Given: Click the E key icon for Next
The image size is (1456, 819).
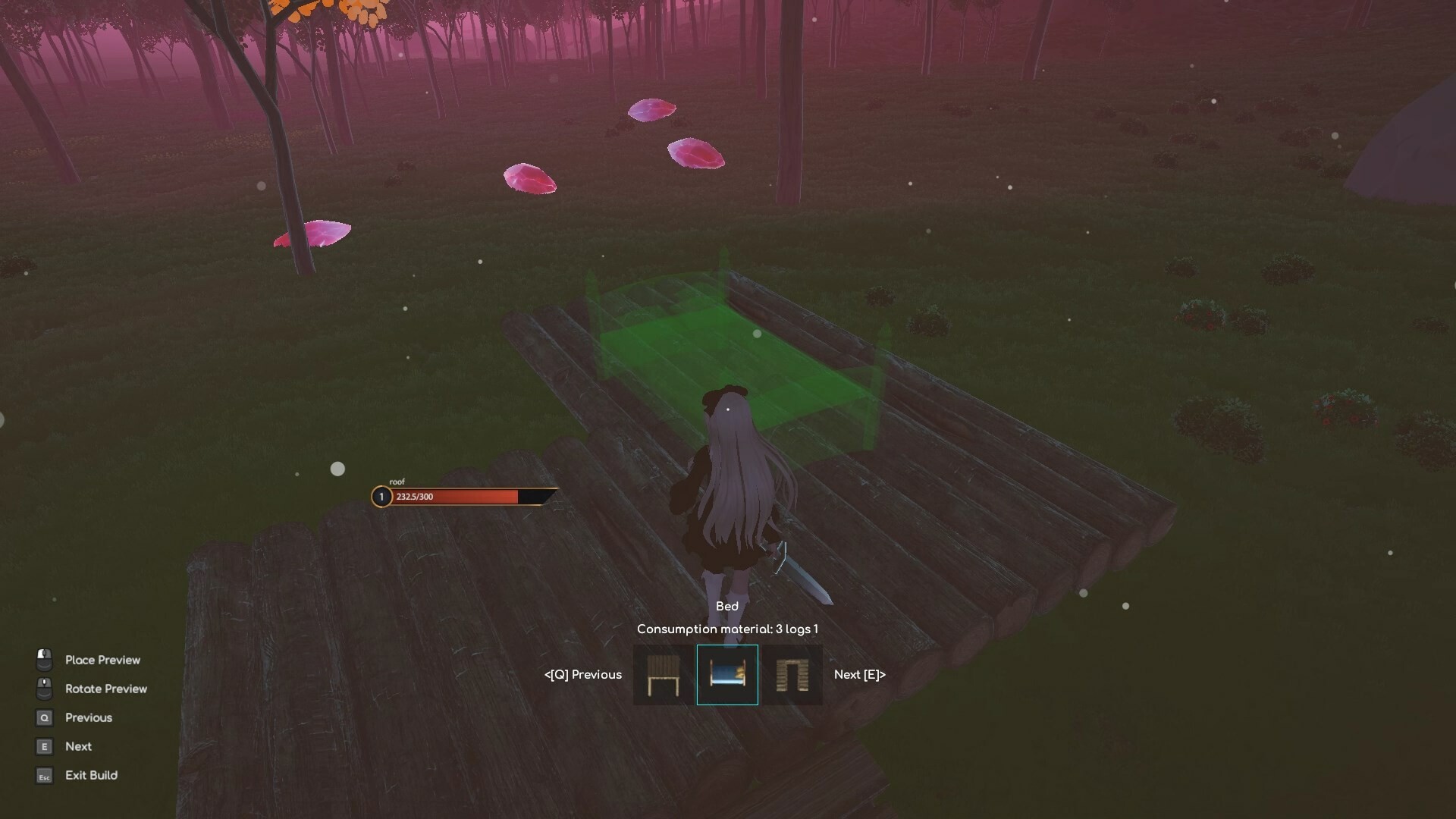Looking at the screenshot, I should coord(43,746).
